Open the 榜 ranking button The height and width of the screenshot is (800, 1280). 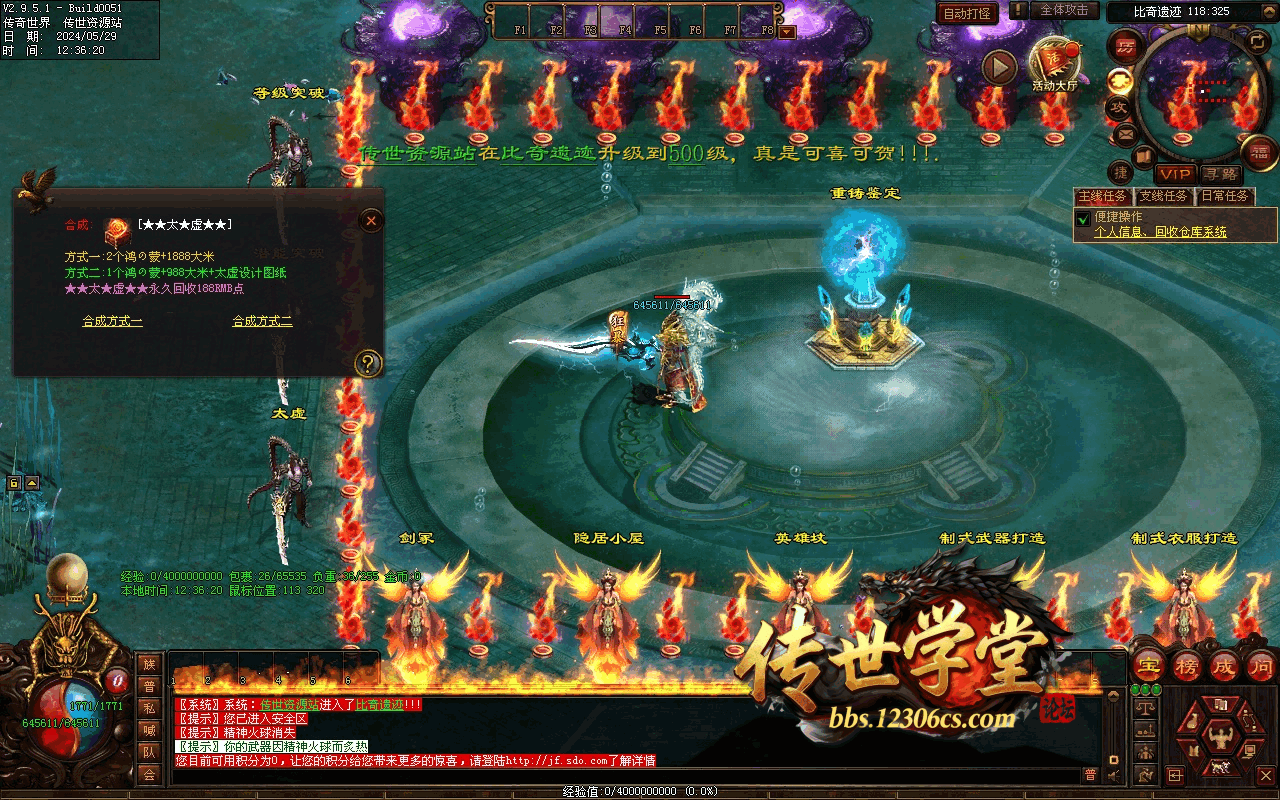click(1187, 665)
